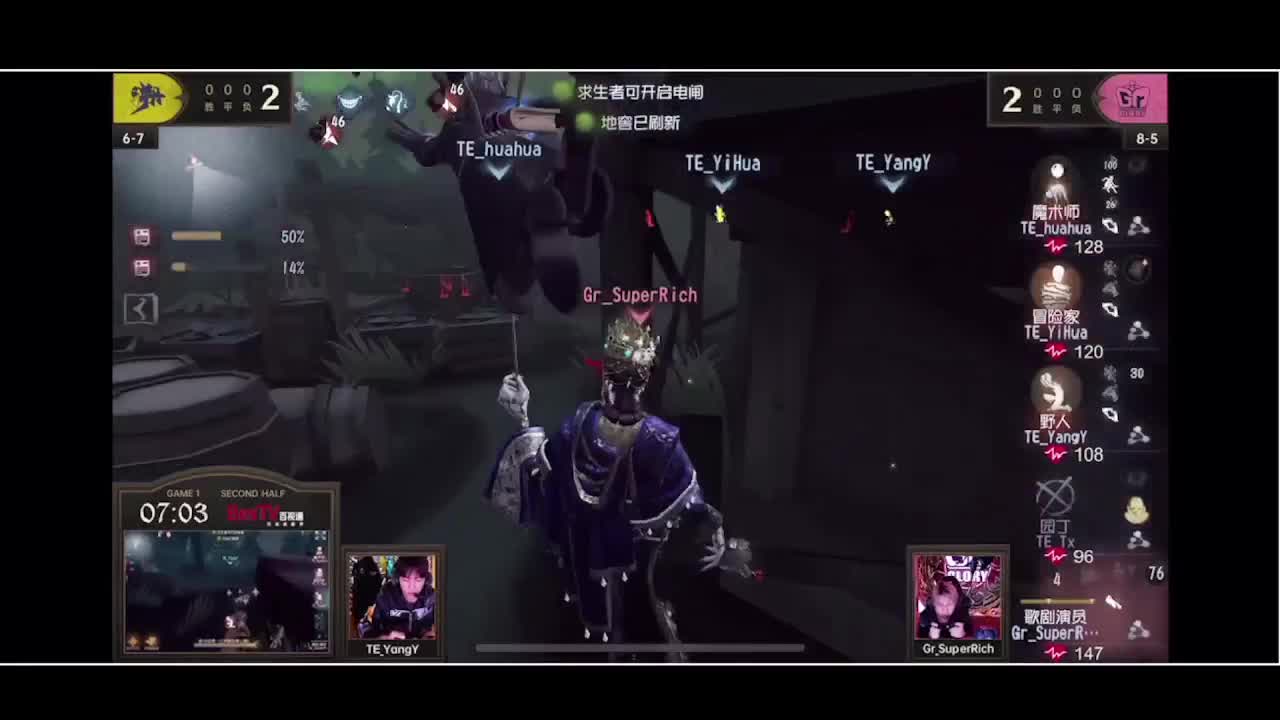
Task: Click the Explorer 冒险家 character portrait
Action: [1056, 290]
